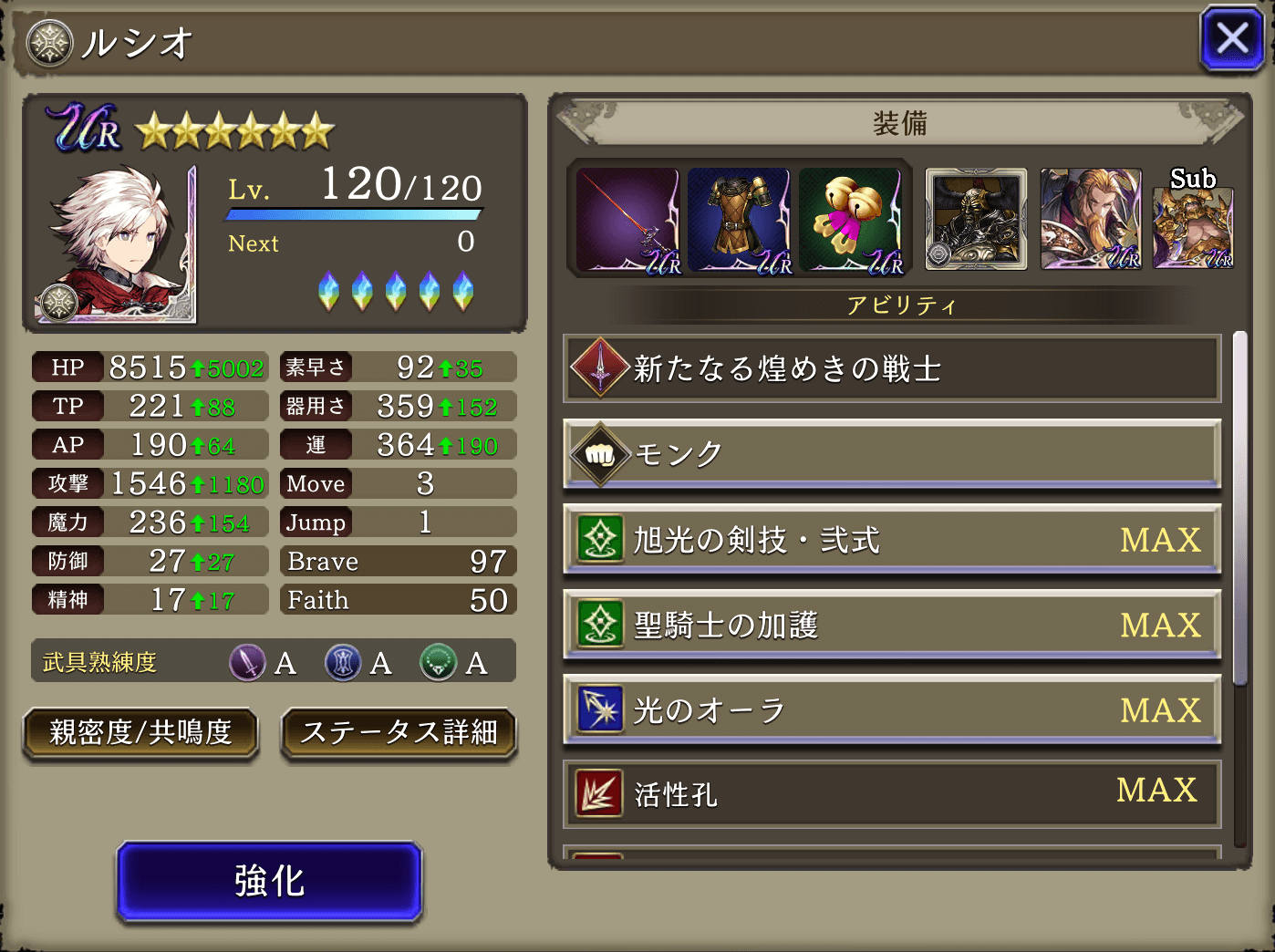Open the Sub vision card slot

click(x=1194, y=223)
